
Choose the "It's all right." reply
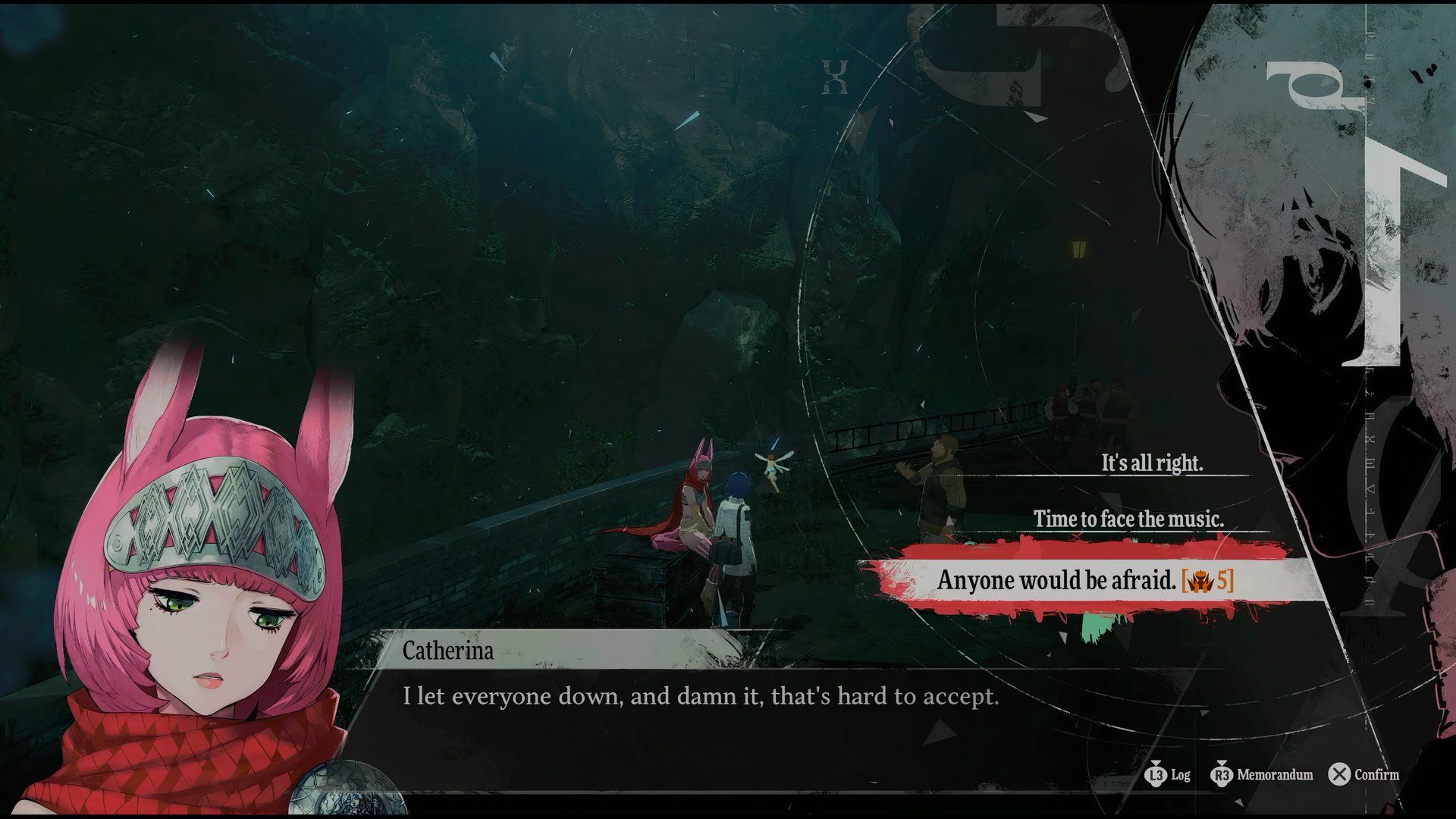click(1151, 463)
